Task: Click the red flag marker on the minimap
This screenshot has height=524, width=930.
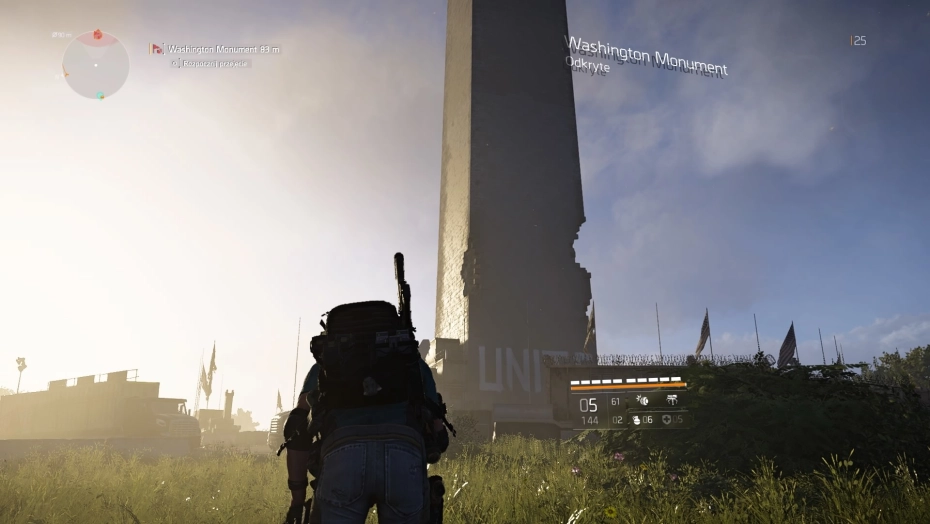Action: click(97, 35)
